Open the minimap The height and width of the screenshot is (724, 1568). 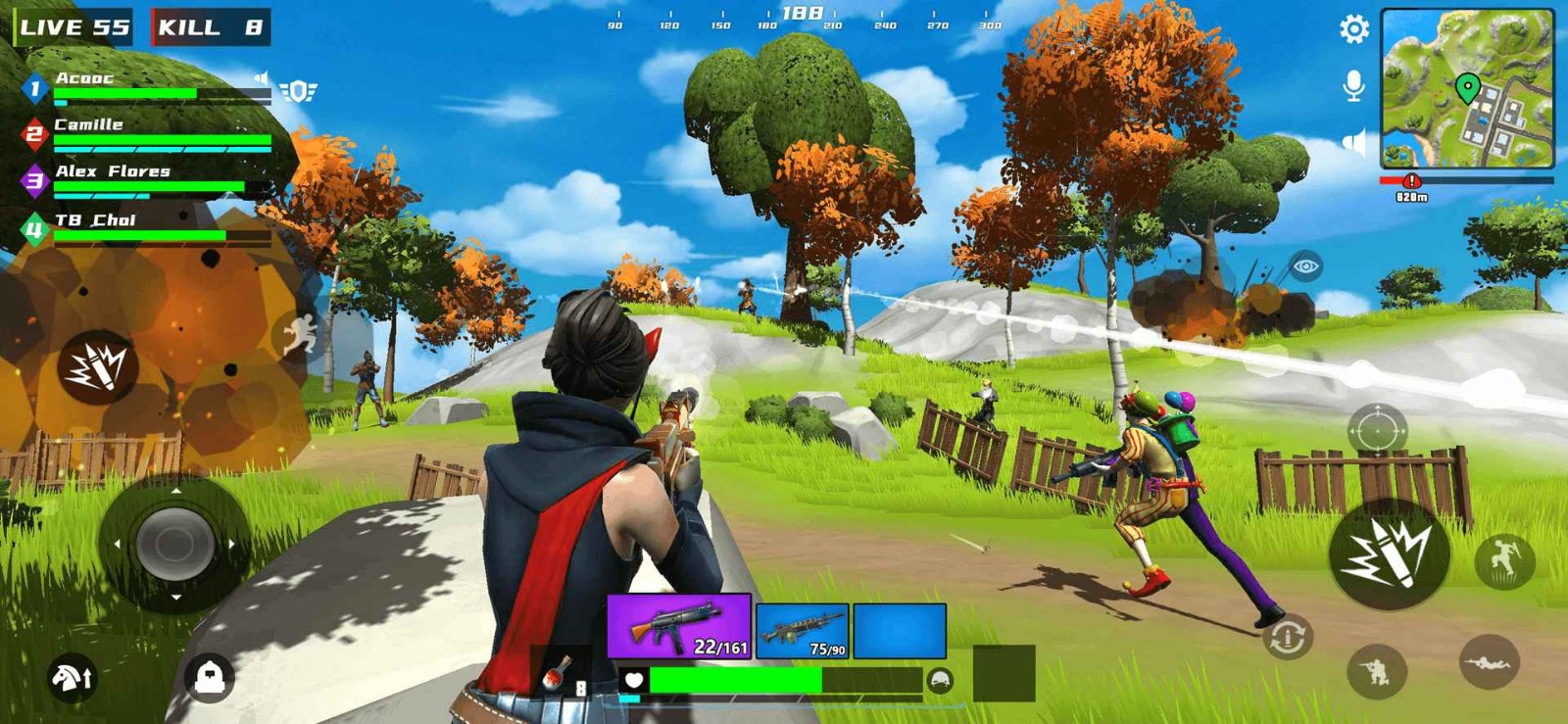[x=1467, y=88]
